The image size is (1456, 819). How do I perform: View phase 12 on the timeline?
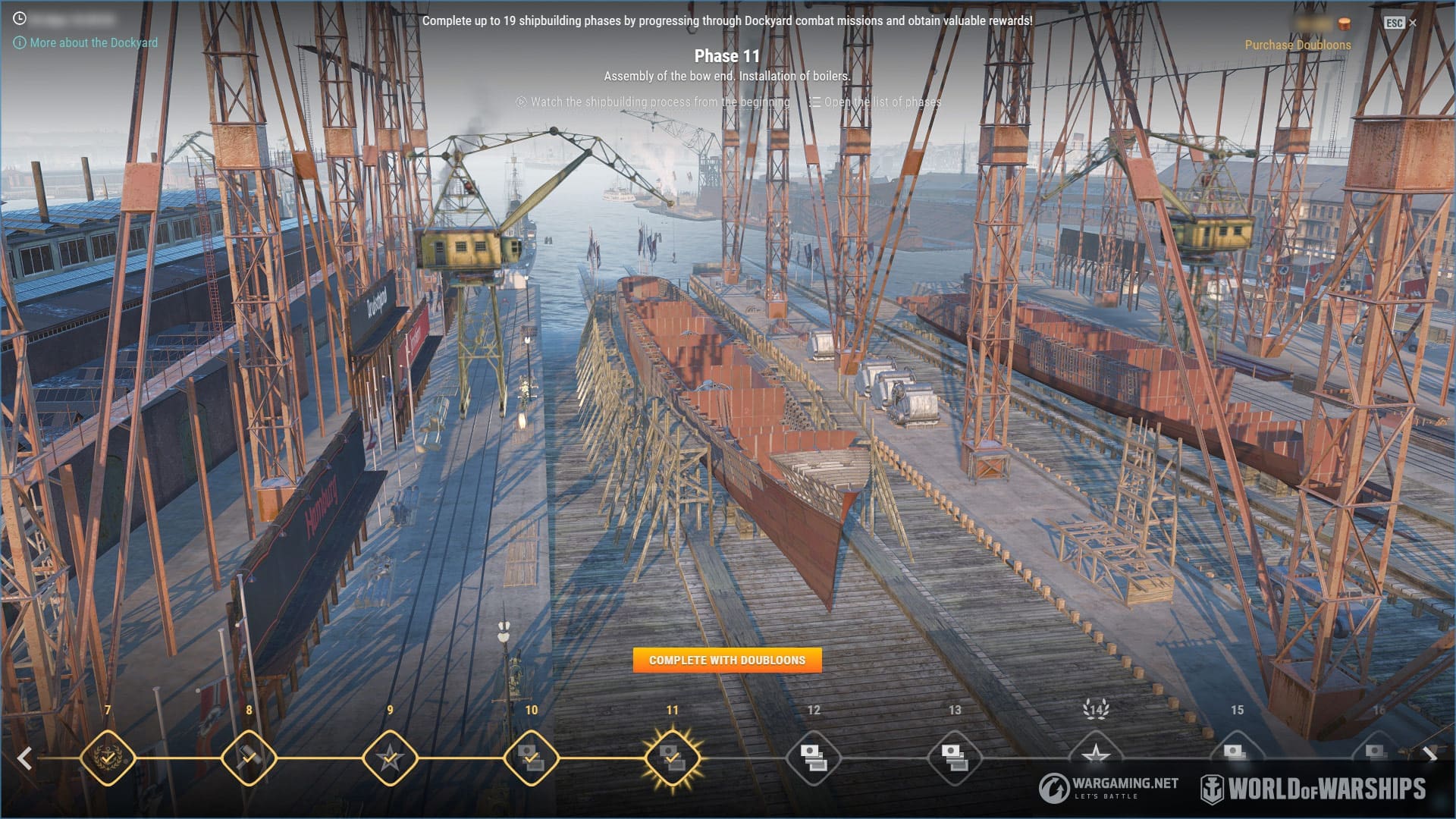click(813, 757)
